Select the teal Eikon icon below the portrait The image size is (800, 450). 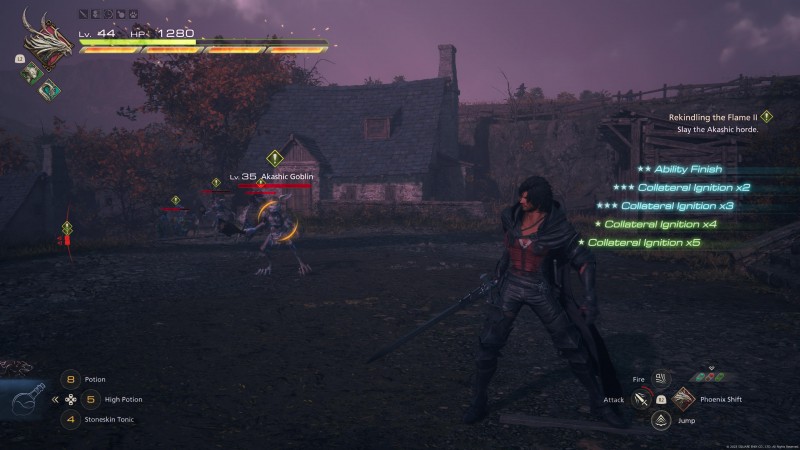[46, 89]
